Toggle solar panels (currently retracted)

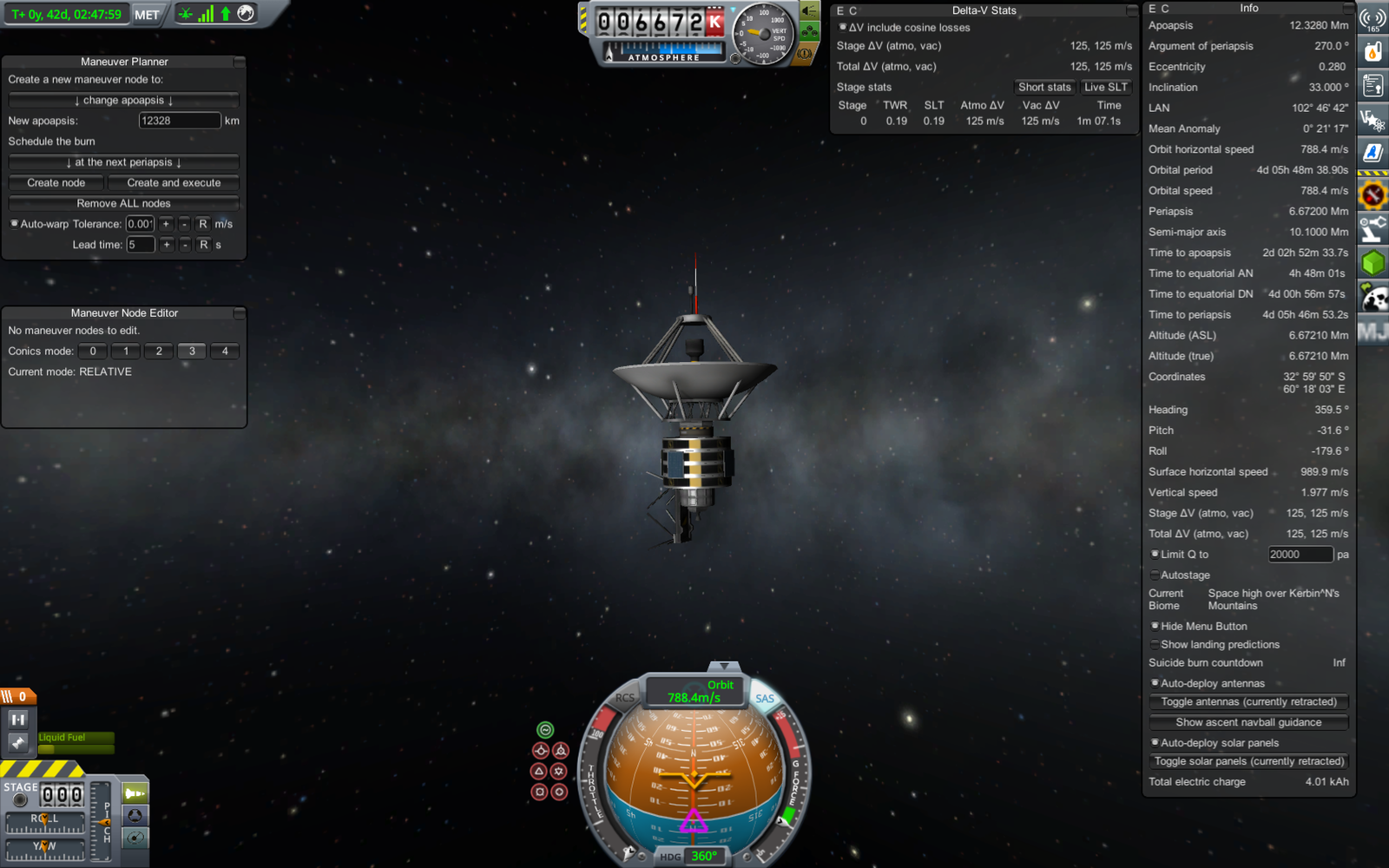click(1248, 762)
